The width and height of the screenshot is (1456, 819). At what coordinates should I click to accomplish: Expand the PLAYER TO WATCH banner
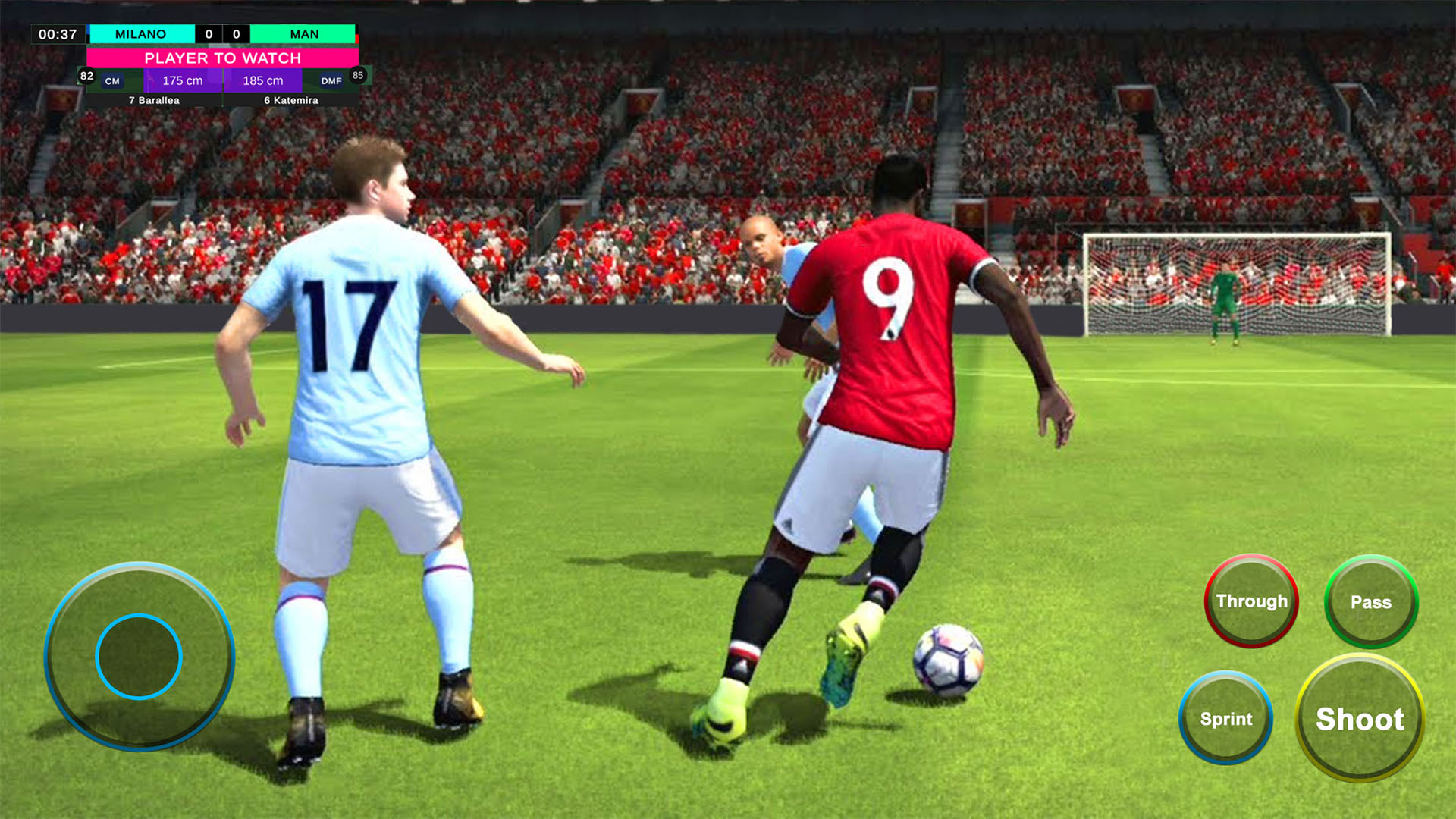pos(222,58)
